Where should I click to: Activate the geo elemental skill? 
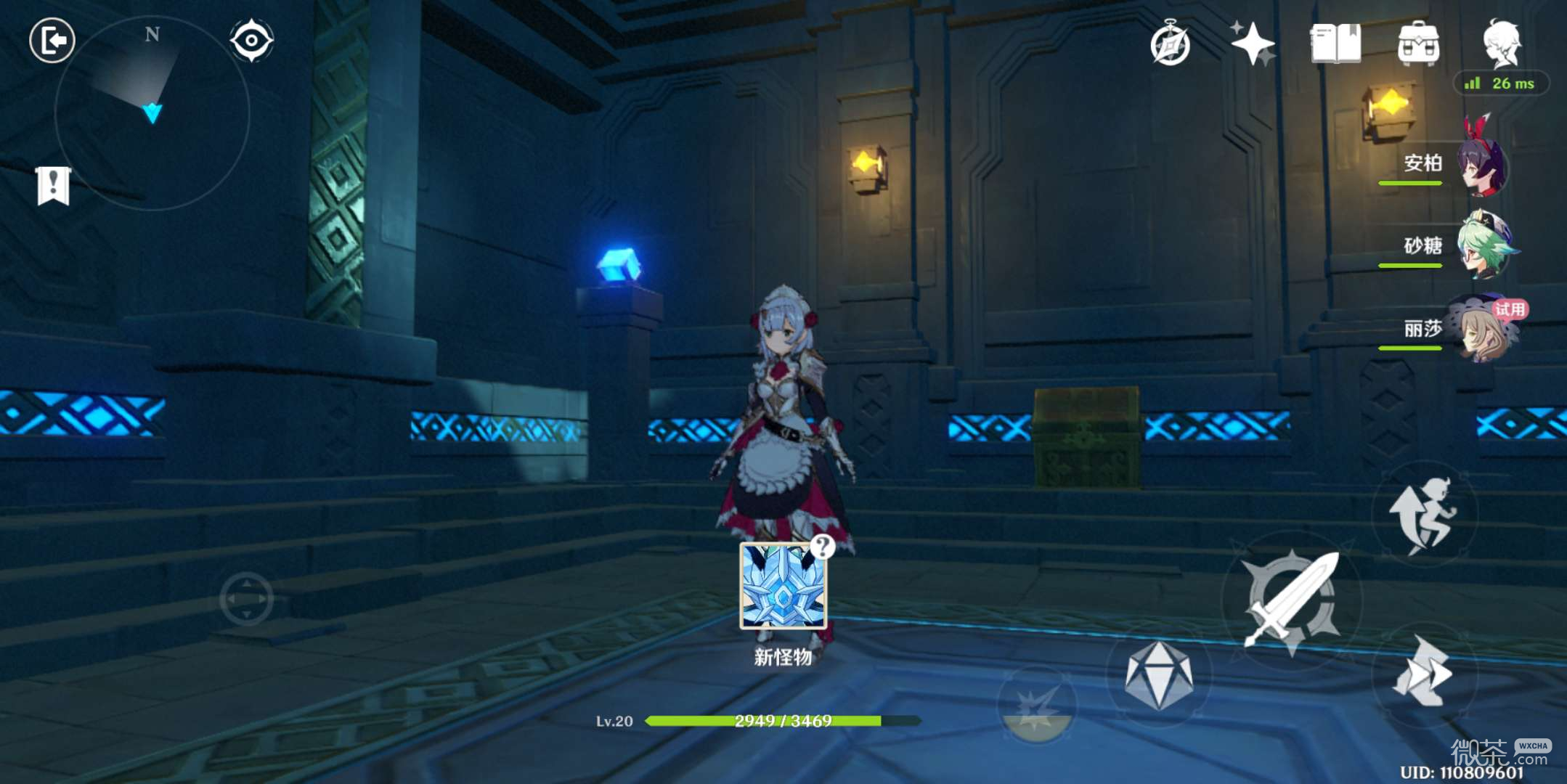click(1159, 675)
